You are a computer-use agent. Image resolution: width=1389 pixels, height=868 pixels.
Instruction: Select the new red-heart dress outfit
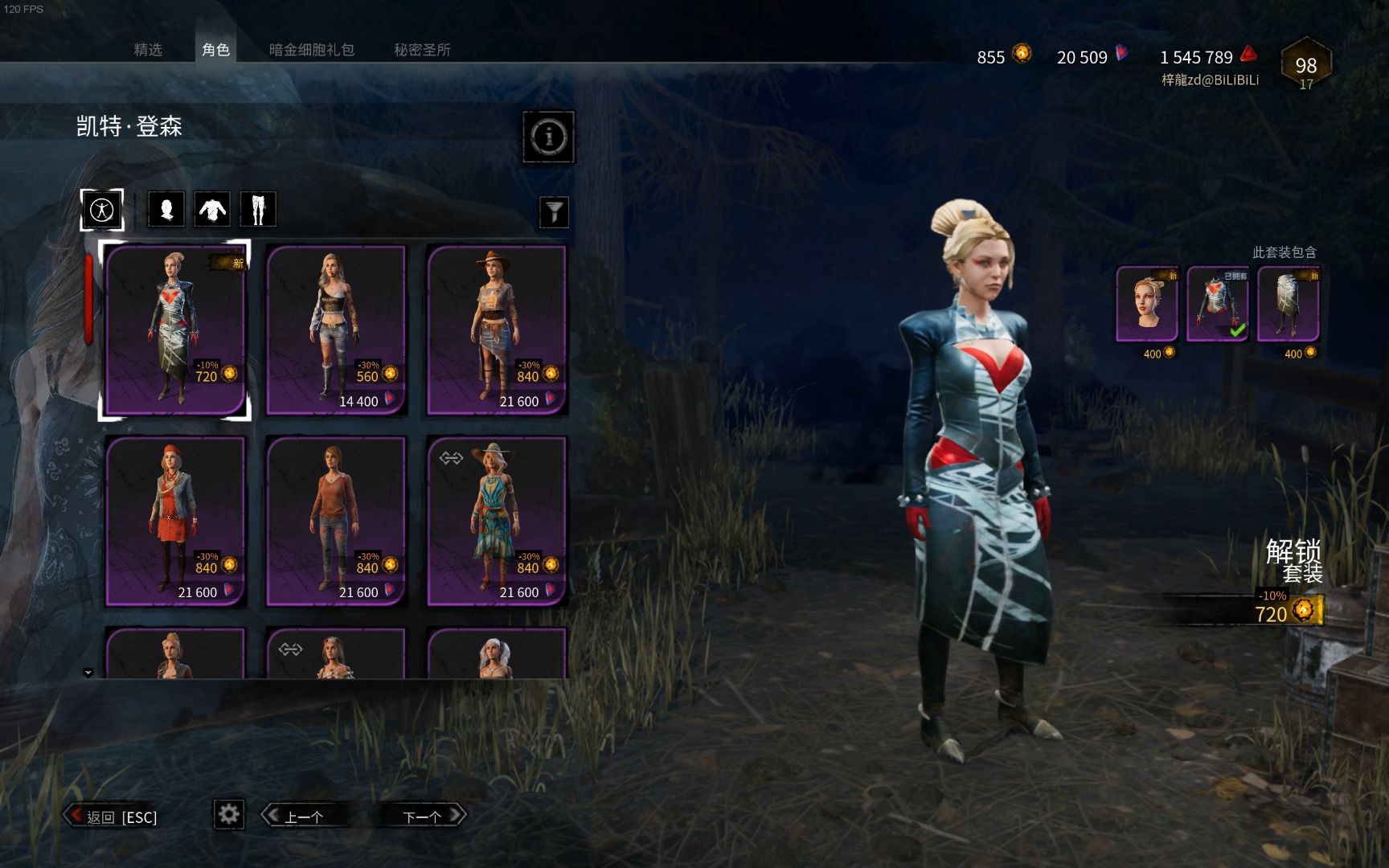[174, 330]
